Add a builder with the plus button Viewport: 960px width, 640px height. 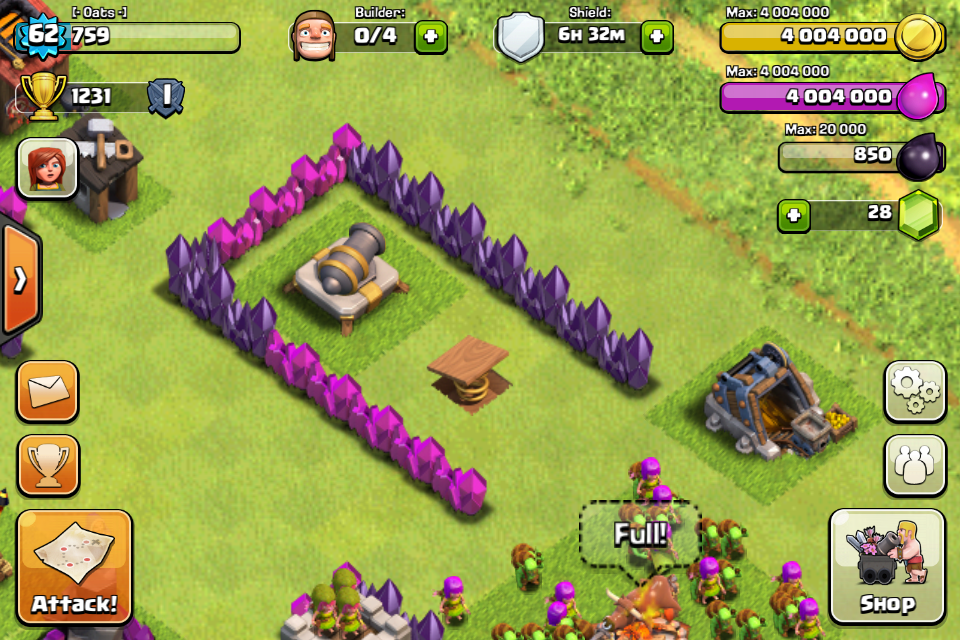coord(431,37)
